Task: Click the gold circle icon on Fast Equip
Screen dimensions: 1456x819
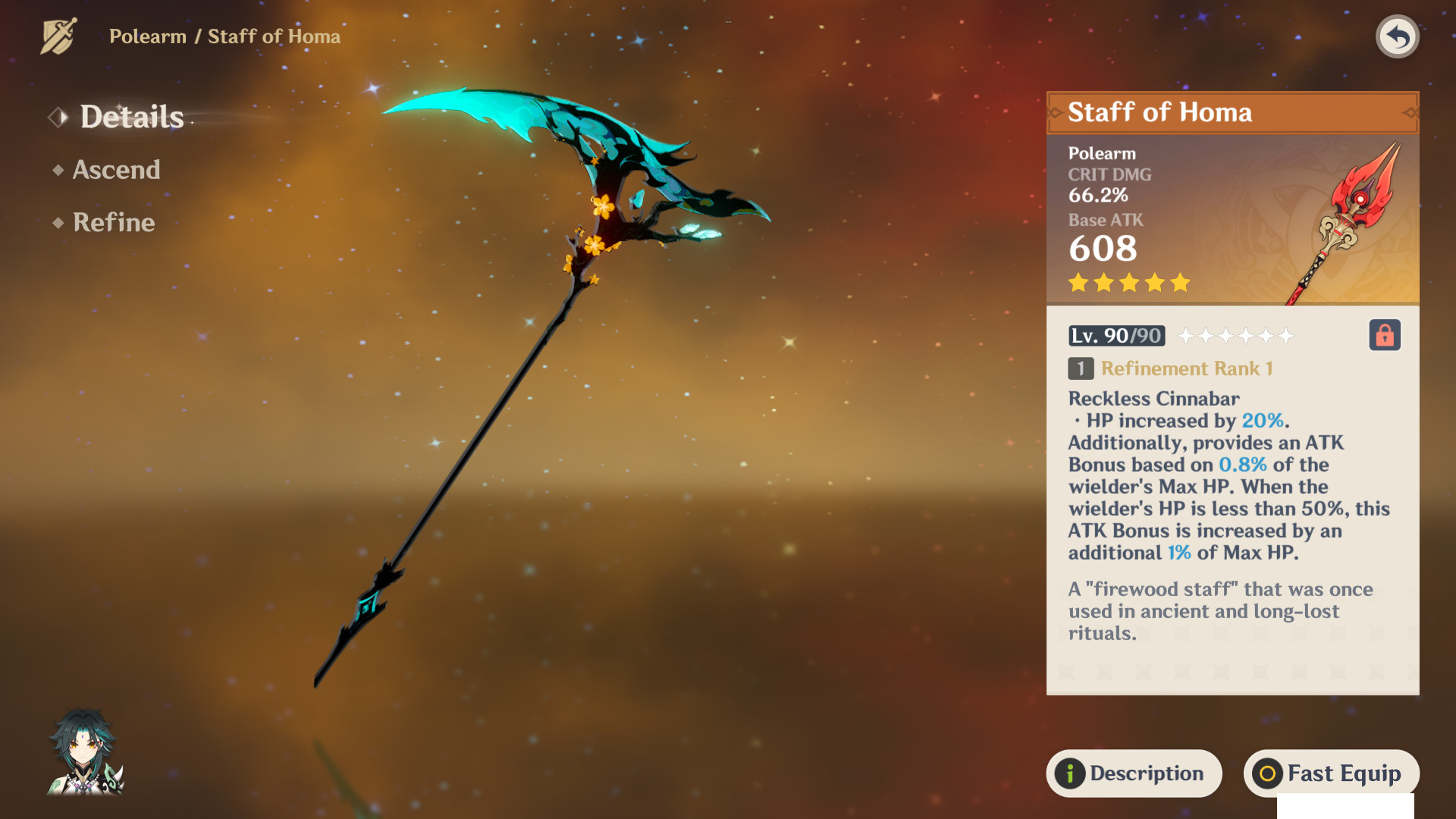Action: click(1266, 773)
